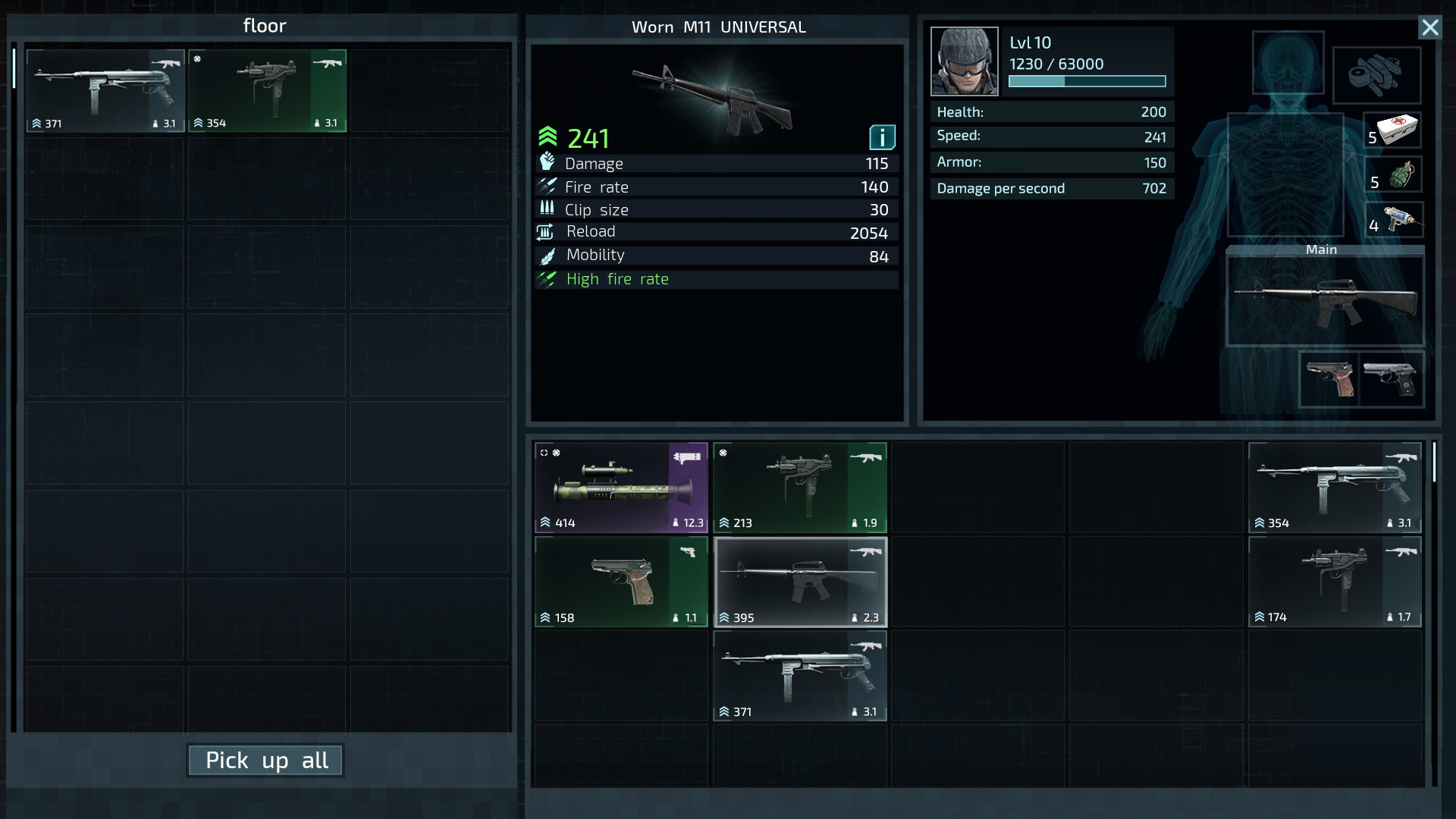Screen dimensions: 1456x819
Task: Open the M11 info panel via the i icon
Action: 882,138
